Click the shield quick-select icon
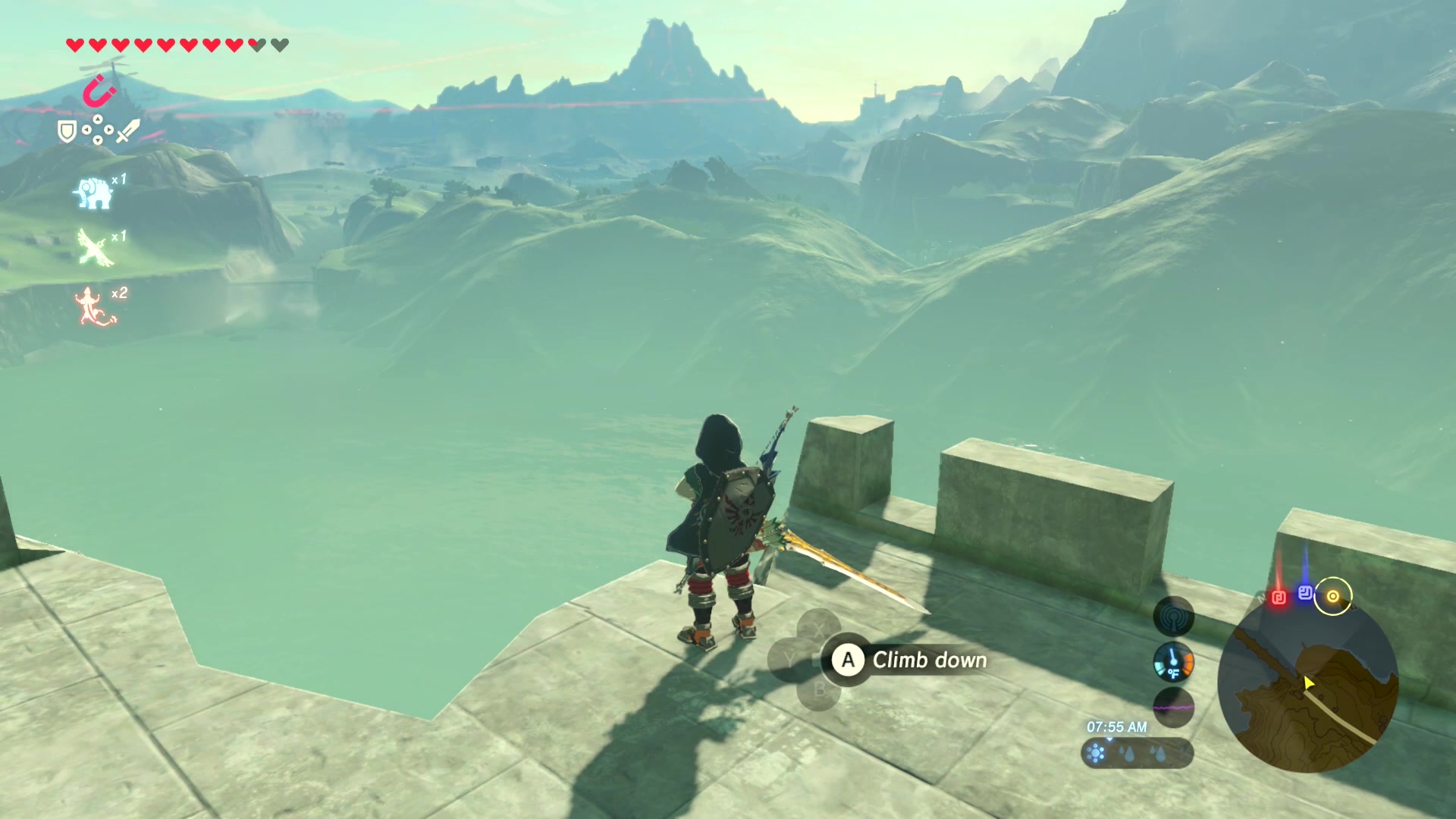The width and height of the screenshot is (1456, 819). (x=67, y=132)
